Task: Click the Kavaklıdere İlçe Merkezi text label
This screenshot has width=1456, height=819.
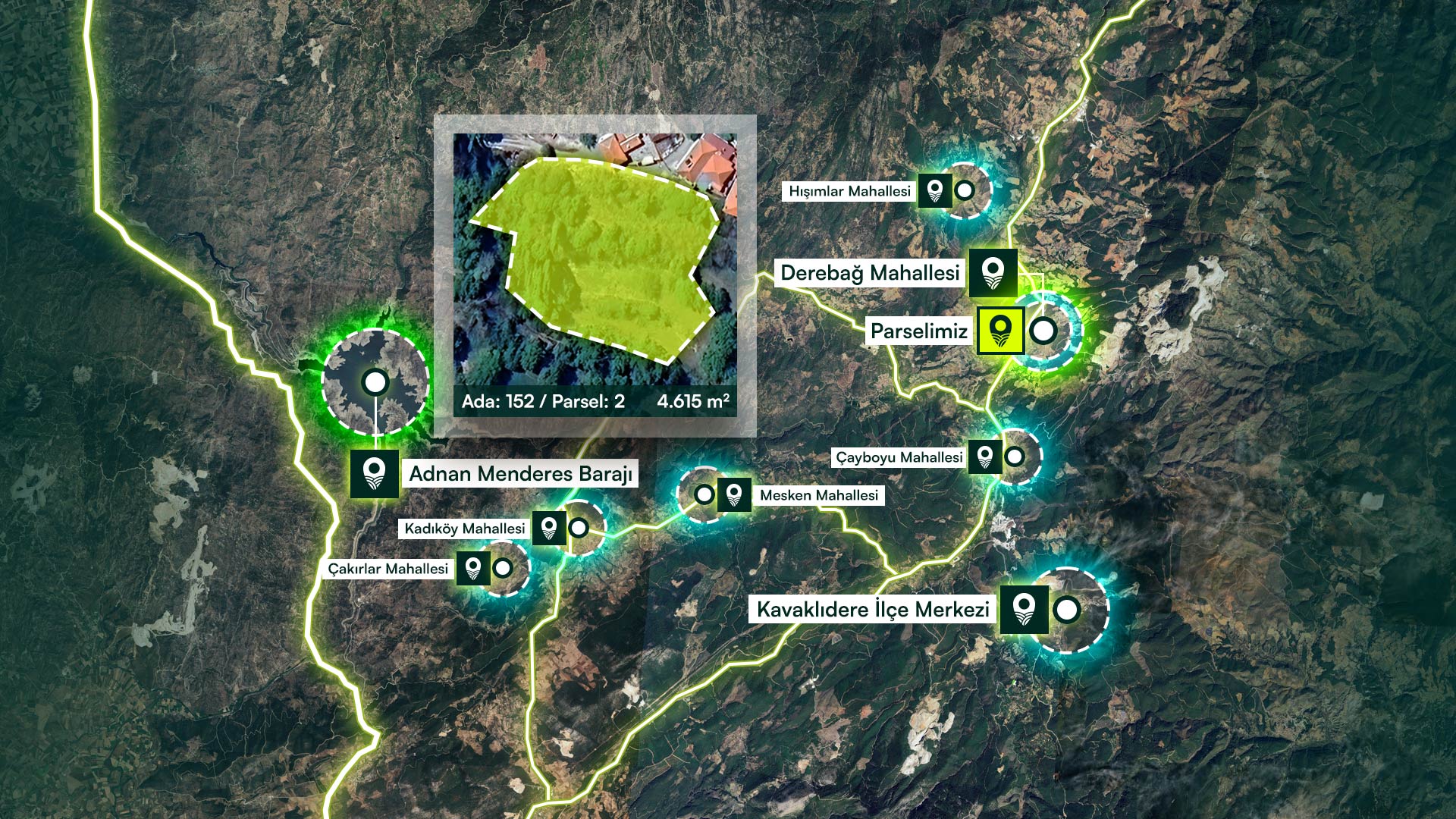Action: [x=873, y=610]
